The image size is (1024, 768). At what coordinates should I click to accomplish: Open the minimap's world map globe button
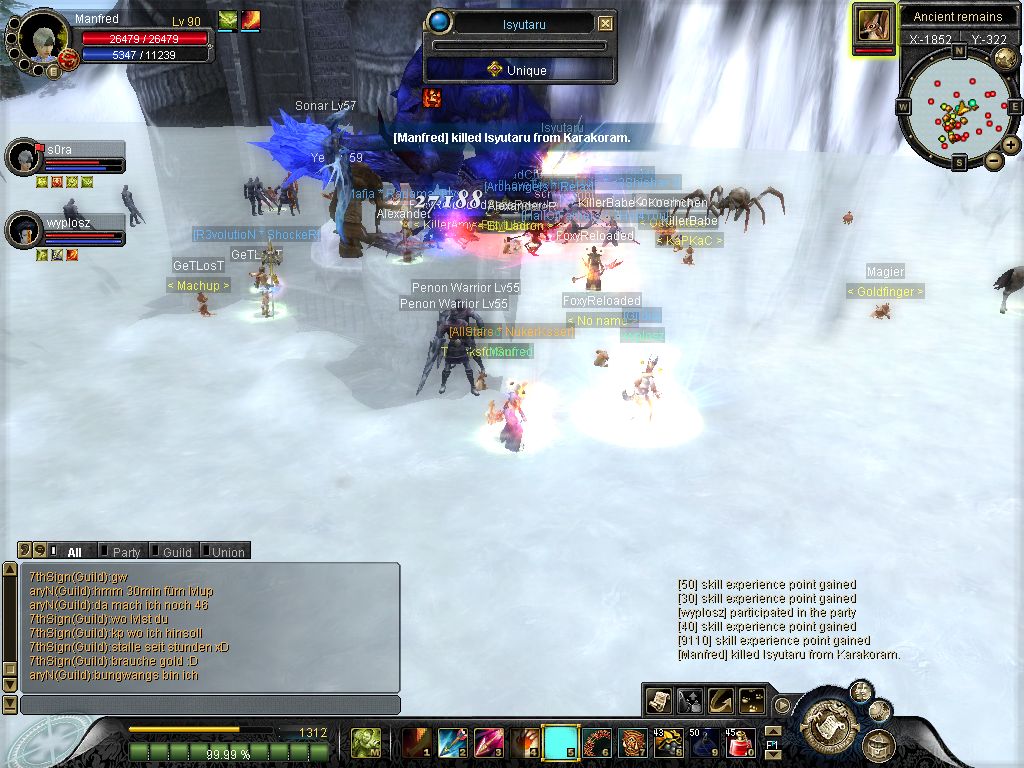tap(1005, 57)
